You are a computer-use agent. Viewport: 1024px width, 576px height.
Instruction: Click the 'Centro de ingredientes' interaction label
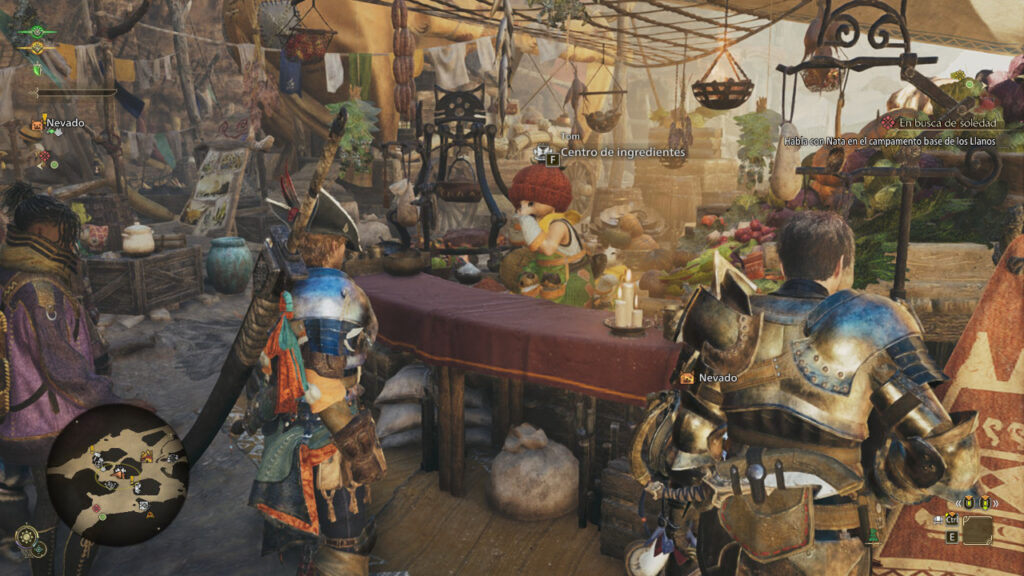tap(622, 152)
